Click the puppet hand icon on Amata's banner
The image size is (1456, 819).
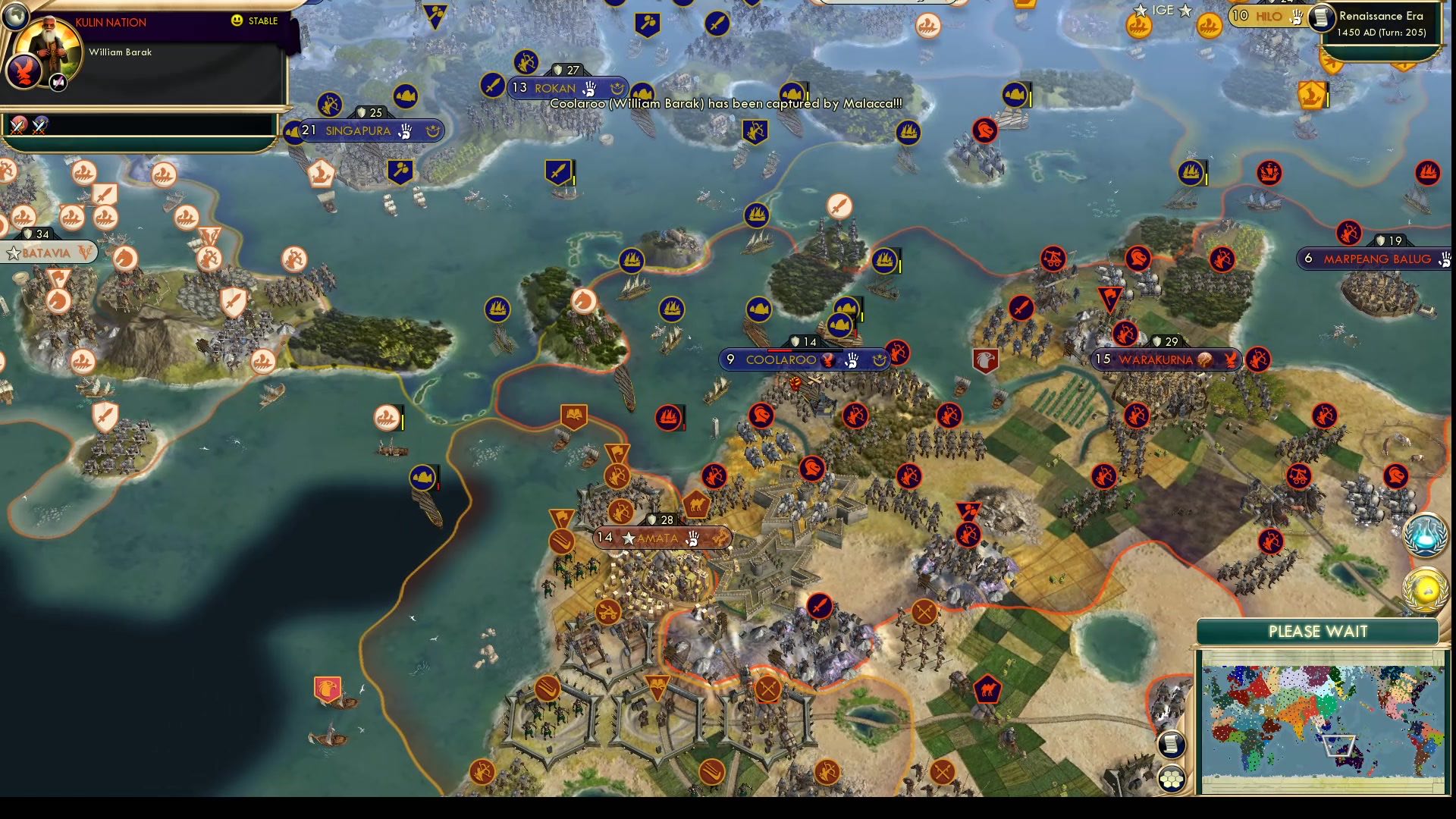pos(695,540)
